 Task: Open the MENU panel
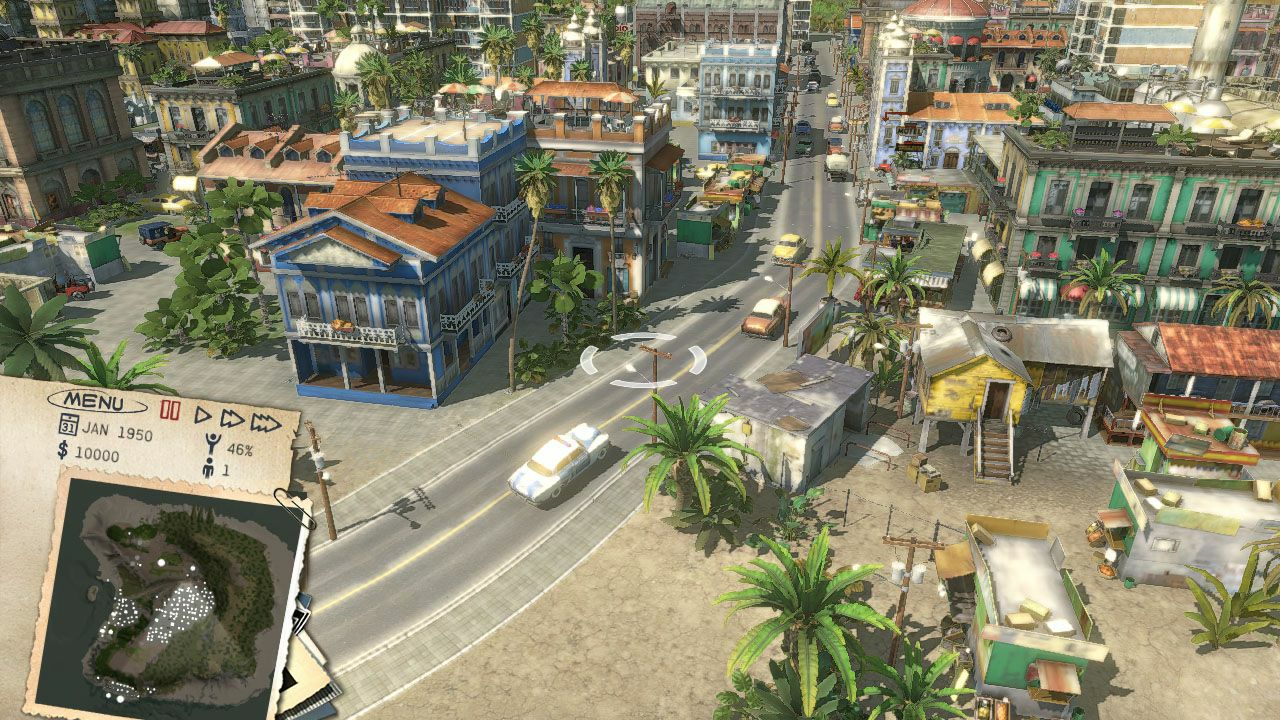pos(95,401)
